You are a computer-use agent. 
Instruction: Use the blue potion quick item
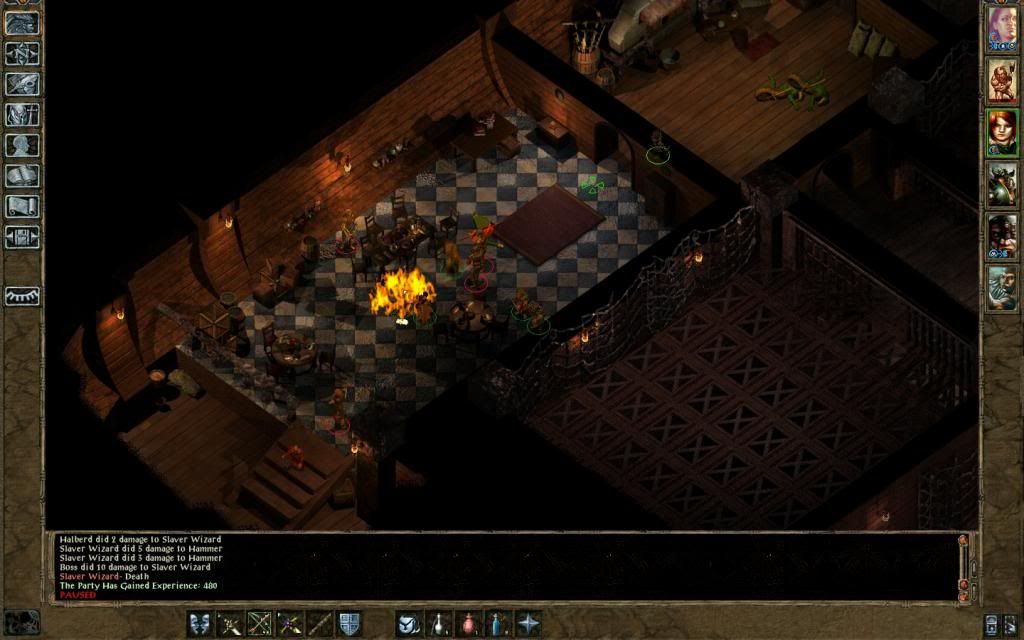tap(498, 623)
